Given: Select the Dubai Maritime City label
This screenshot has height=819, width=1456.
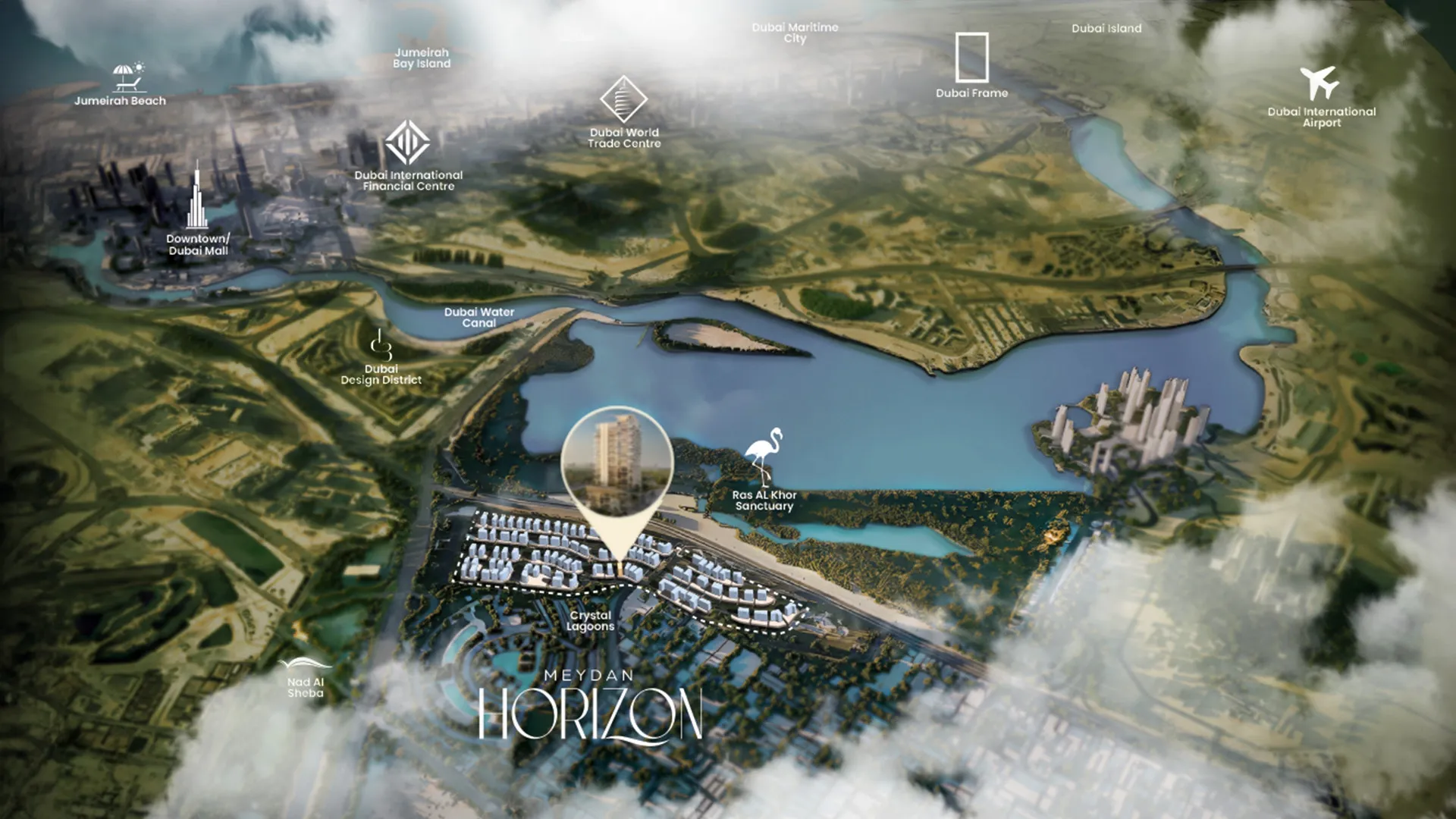Looking at the screenshot, I should pyautogui.click(x=795, y=33).
